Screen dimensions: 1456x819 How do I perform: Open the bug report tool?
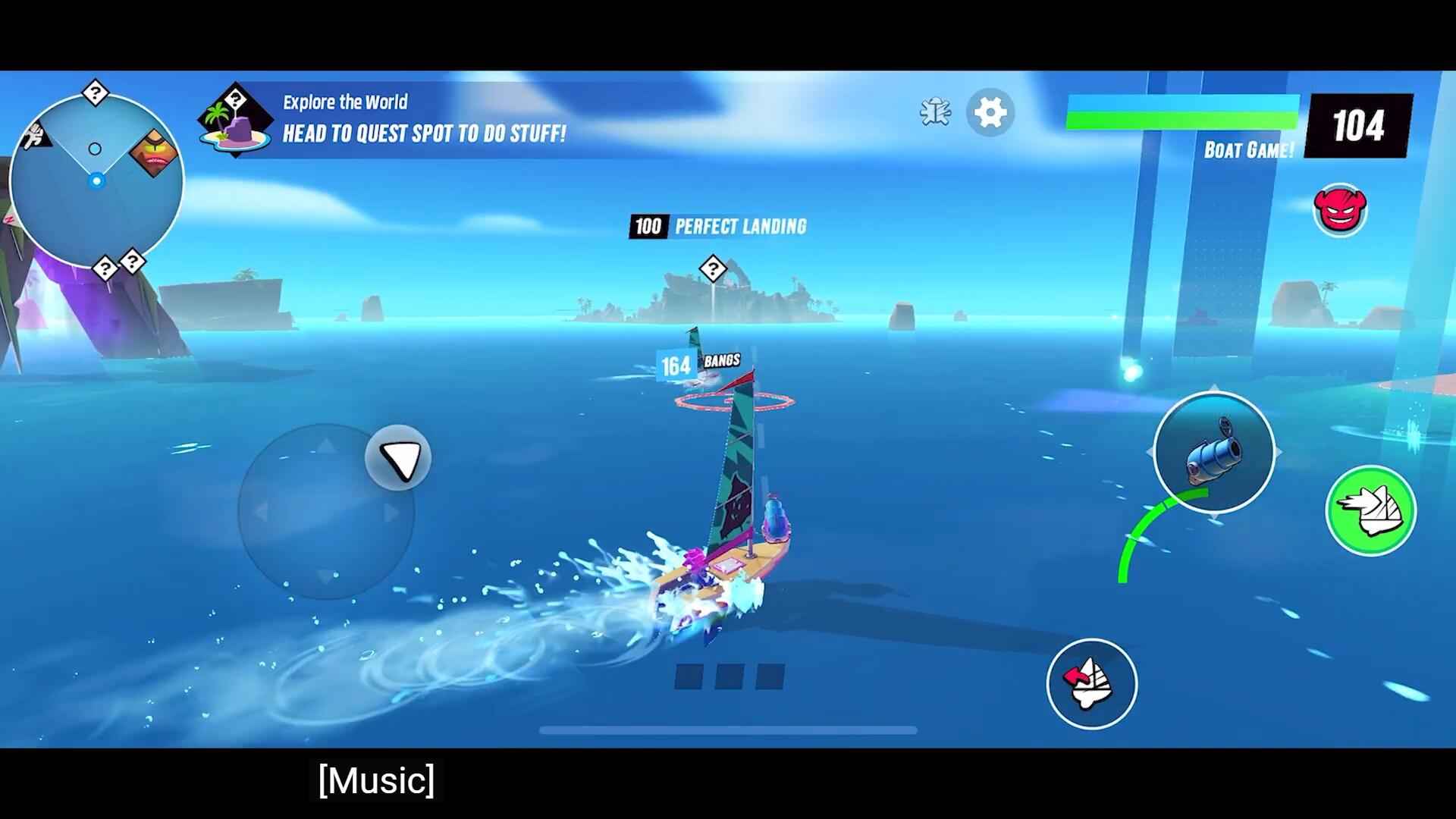click(x=935, y=113)
